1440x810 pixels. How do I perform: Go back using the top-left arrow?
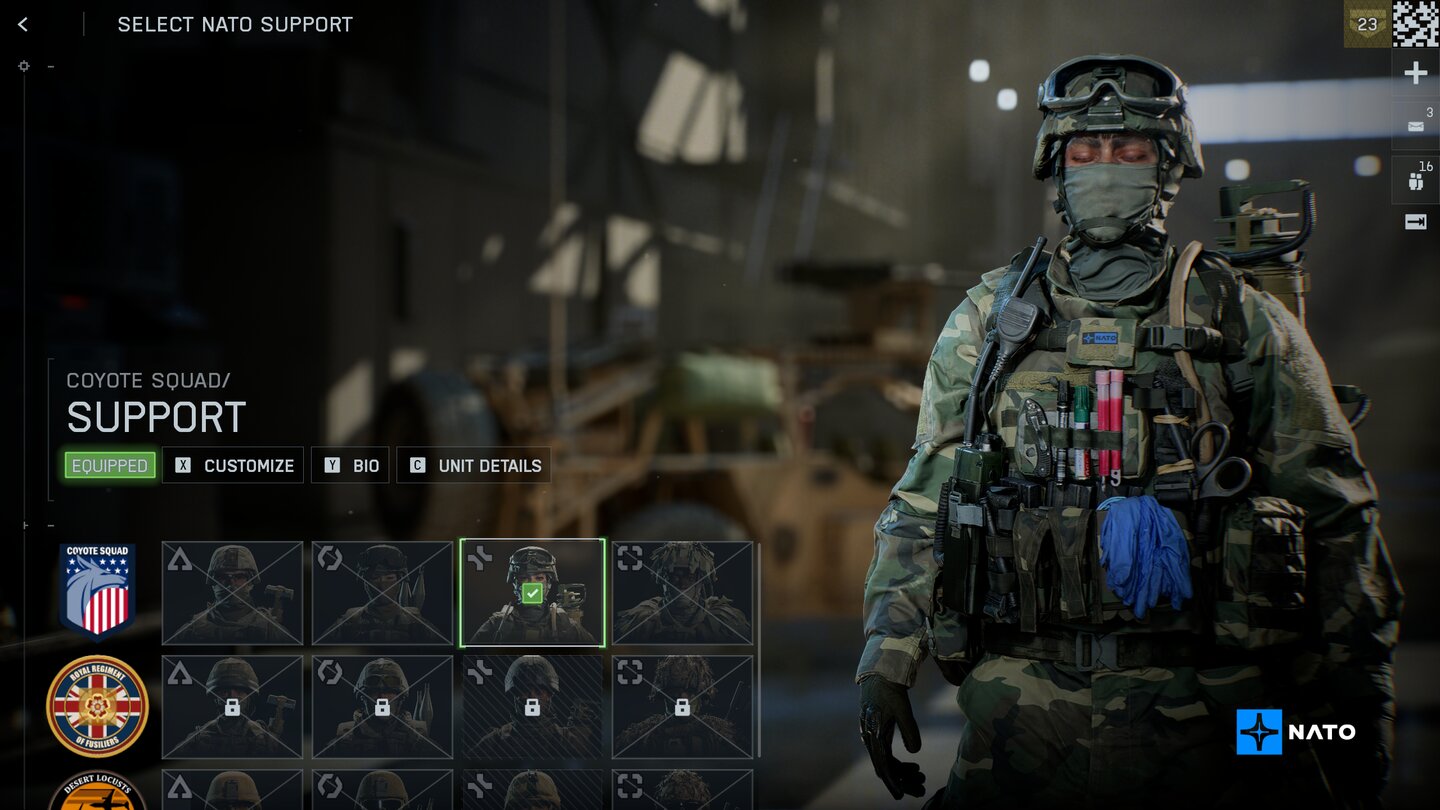23,25
